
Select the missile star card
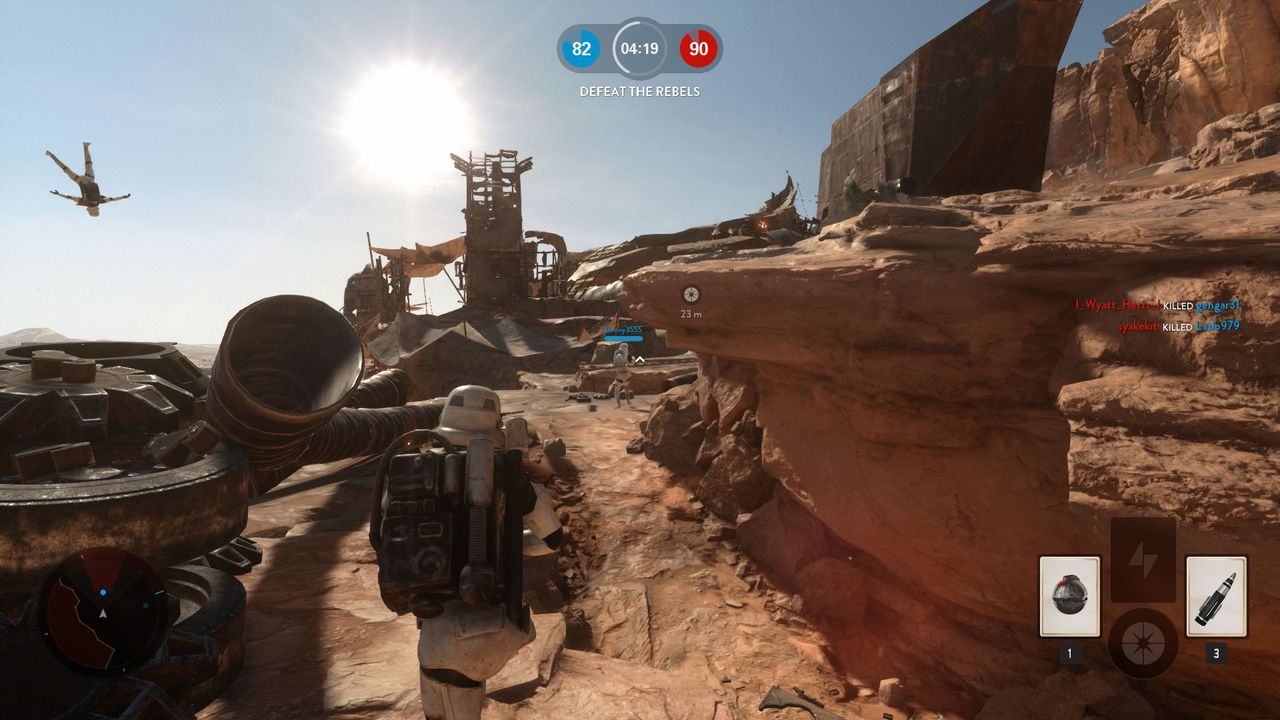coord(1216,596)
